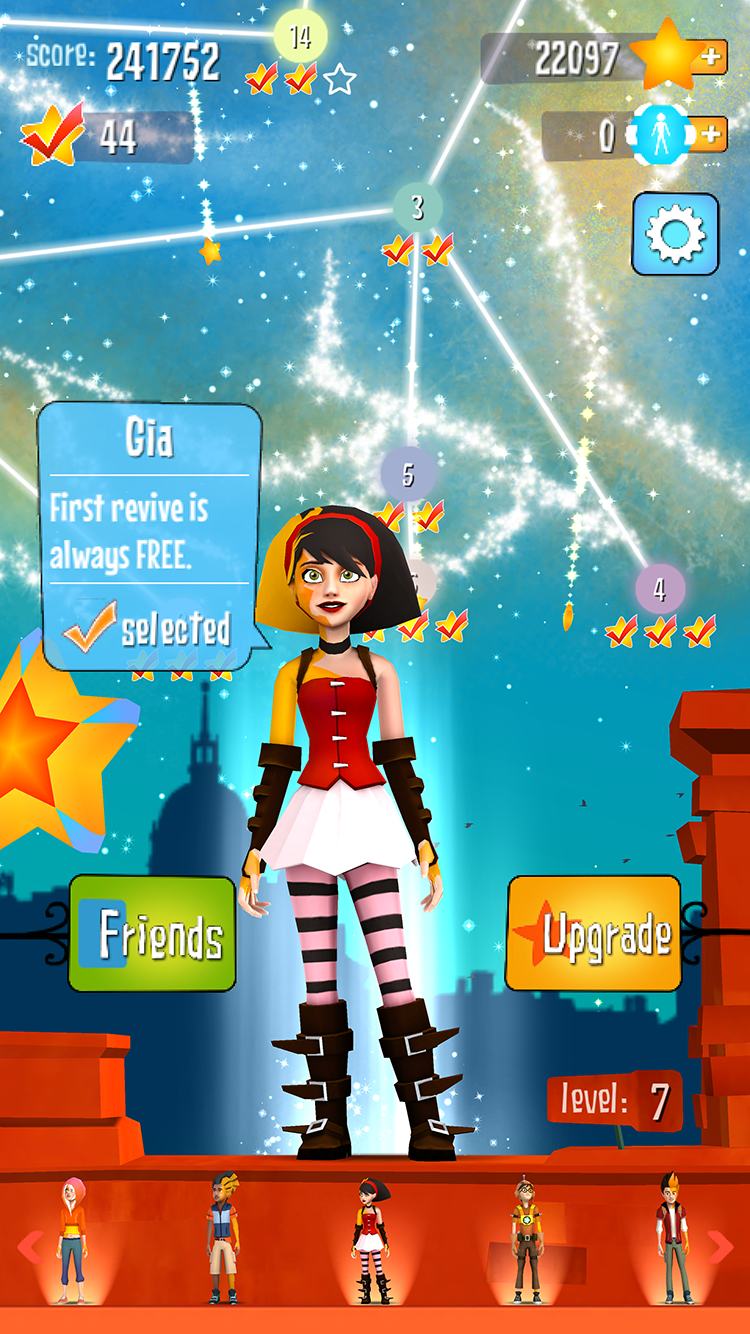Show previous characters with the left arrow
Image resolution: width=750 pixels, height=1334 pixels.
tap(30, 1246)
